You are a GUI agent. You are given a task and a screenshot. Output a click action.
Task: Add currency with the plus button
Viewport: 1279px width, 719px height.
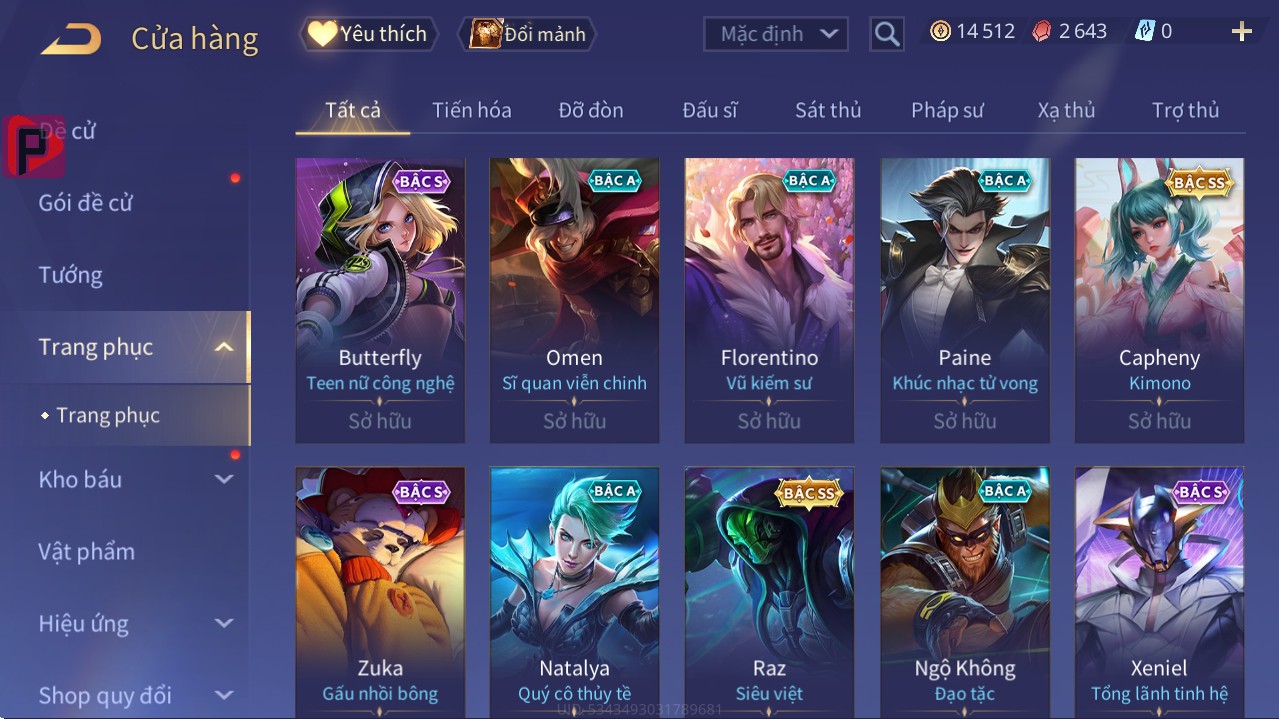tap(1242, 32)
